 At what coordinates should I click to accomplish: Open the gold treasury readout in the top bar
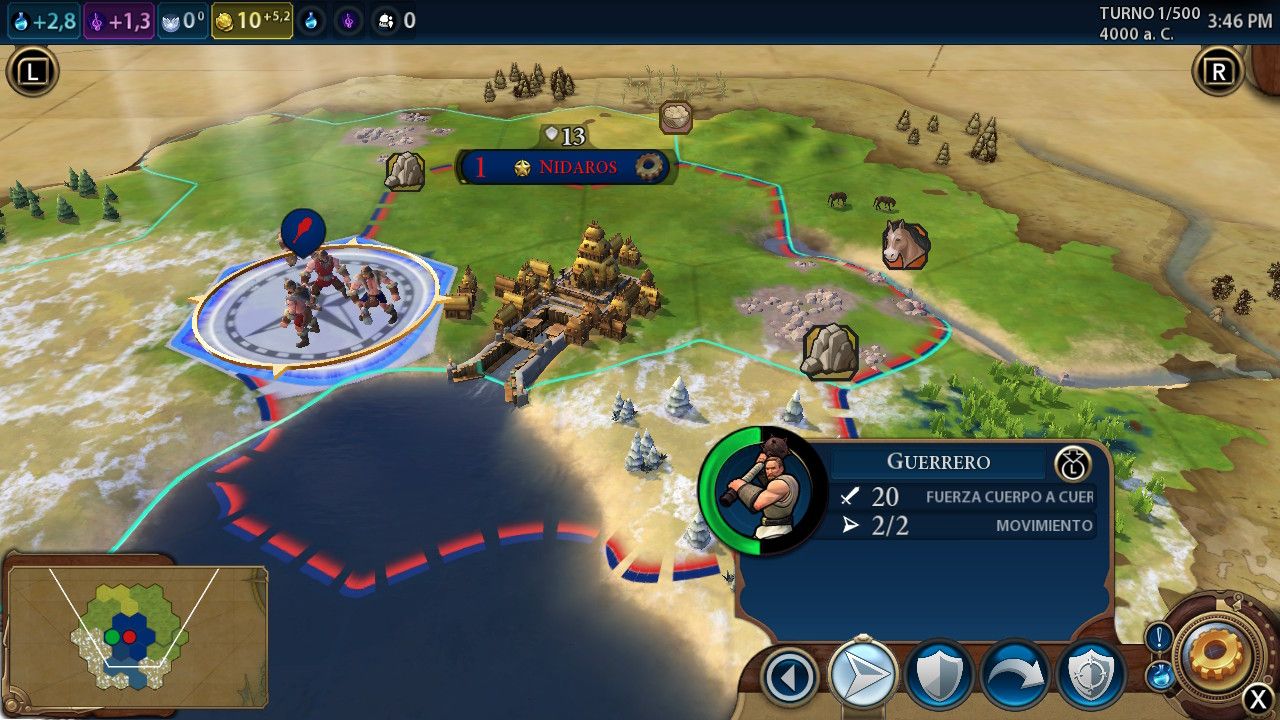pyautogui.click(x=252, y=20)
